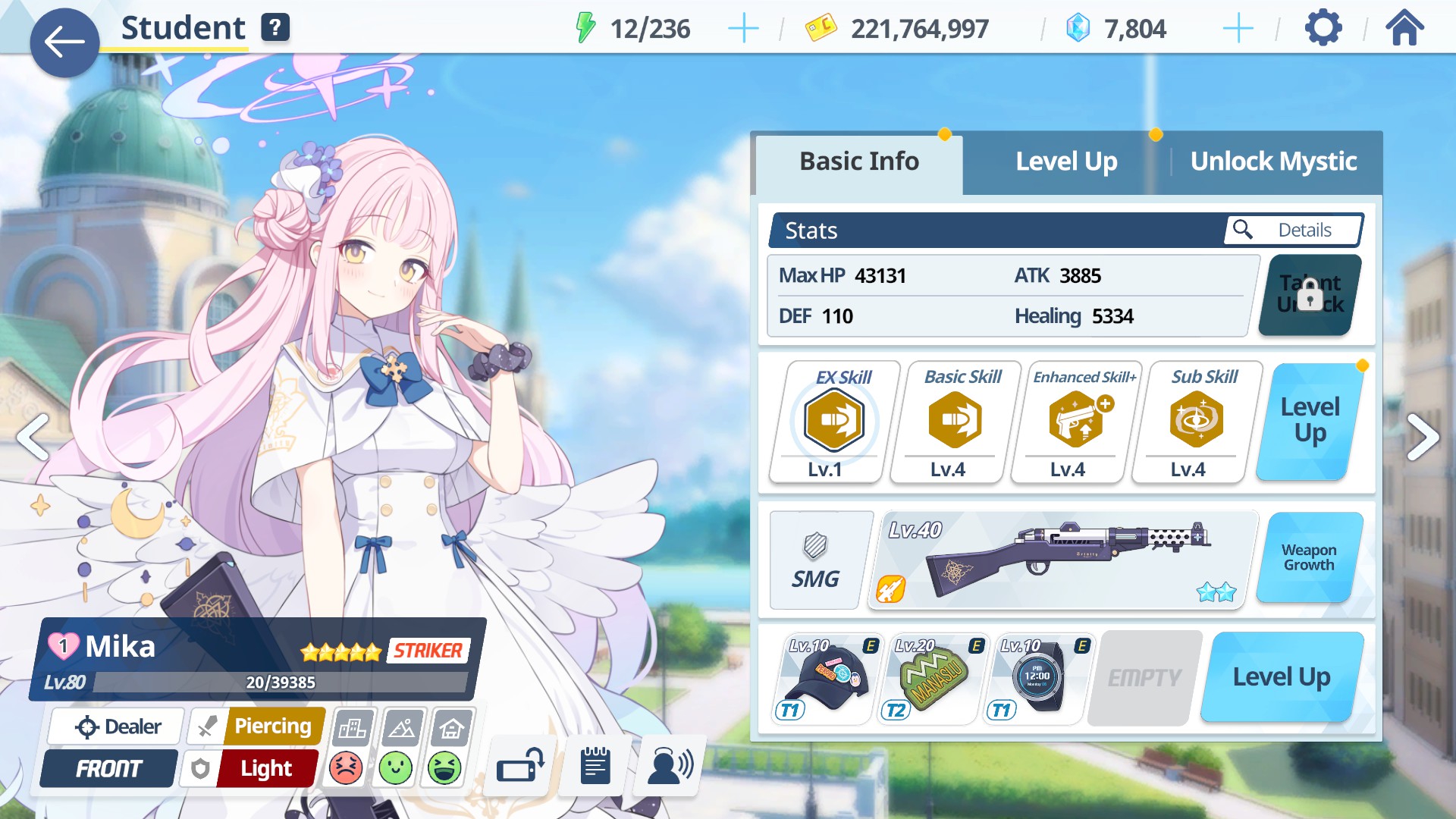The image size is (1456, 819).
Task: Open Weapon Growth
Action: point(1309,557)
